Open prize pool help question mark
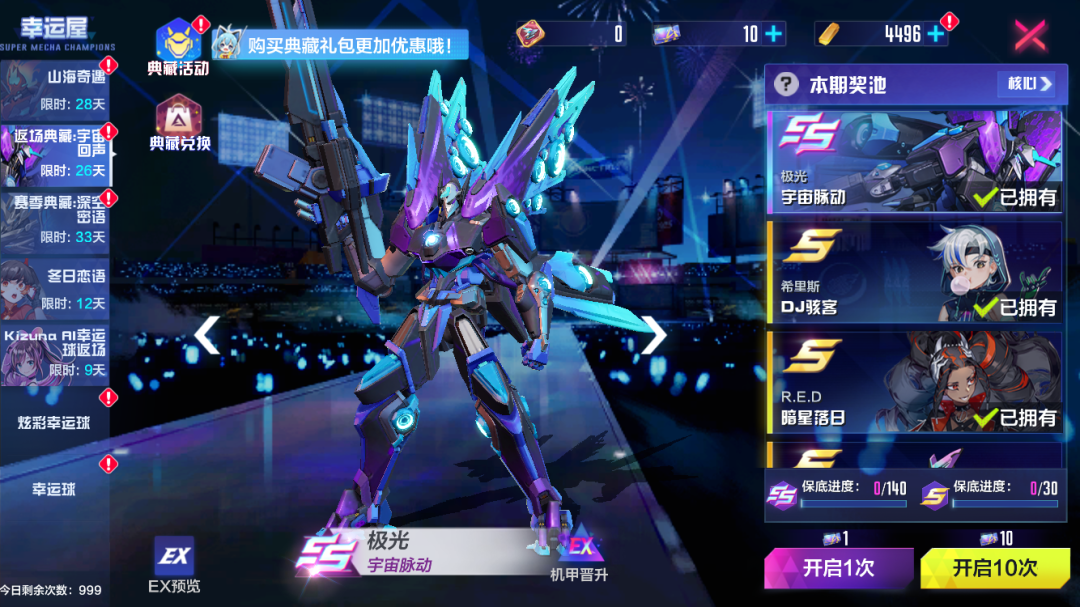Screen dimensions: 1080x607 pos(787,84)
